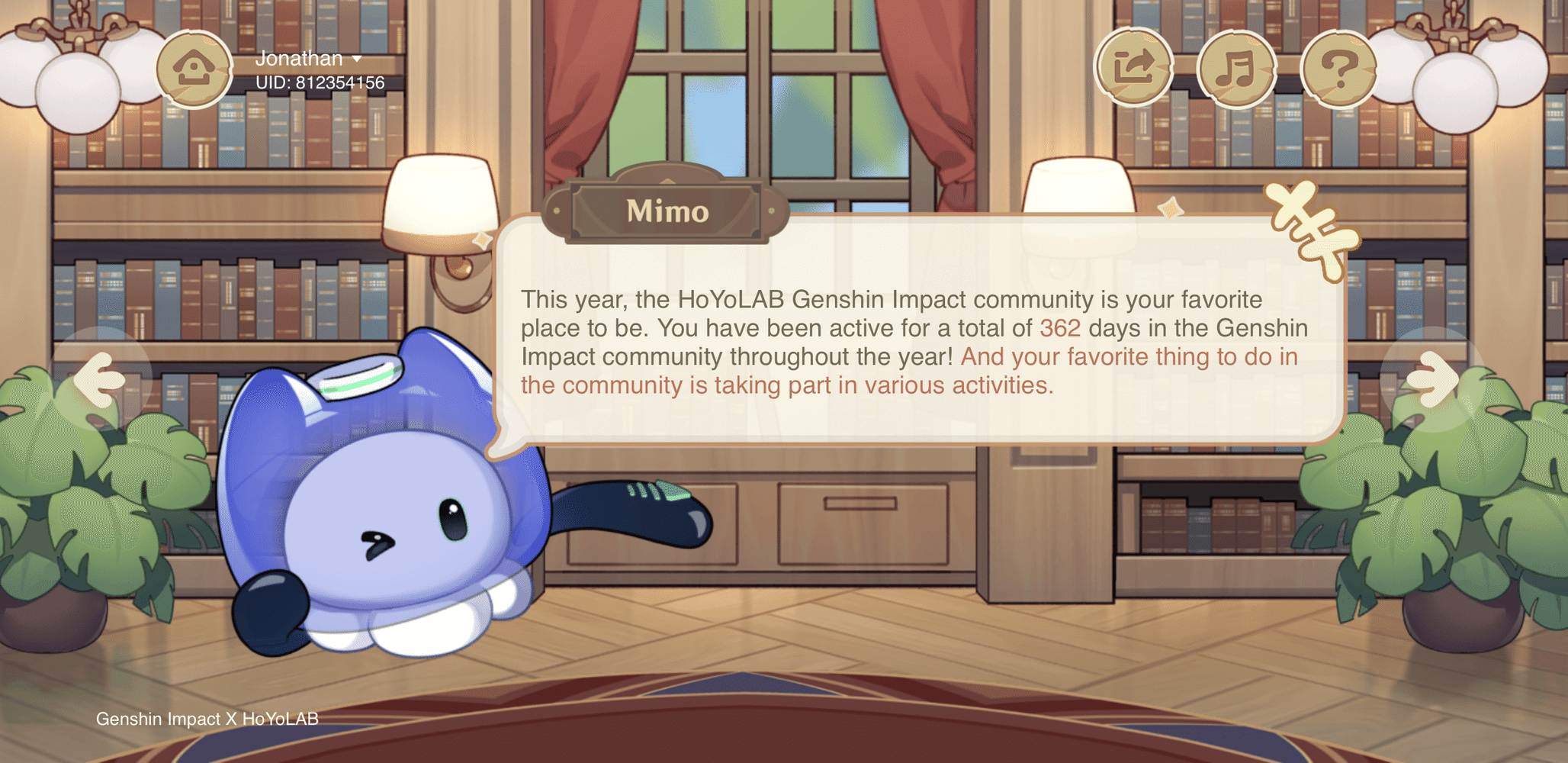The width and height of the screenshot is (1568, 763).
Task: Click the Home icon
Action: tap(193, 69)
